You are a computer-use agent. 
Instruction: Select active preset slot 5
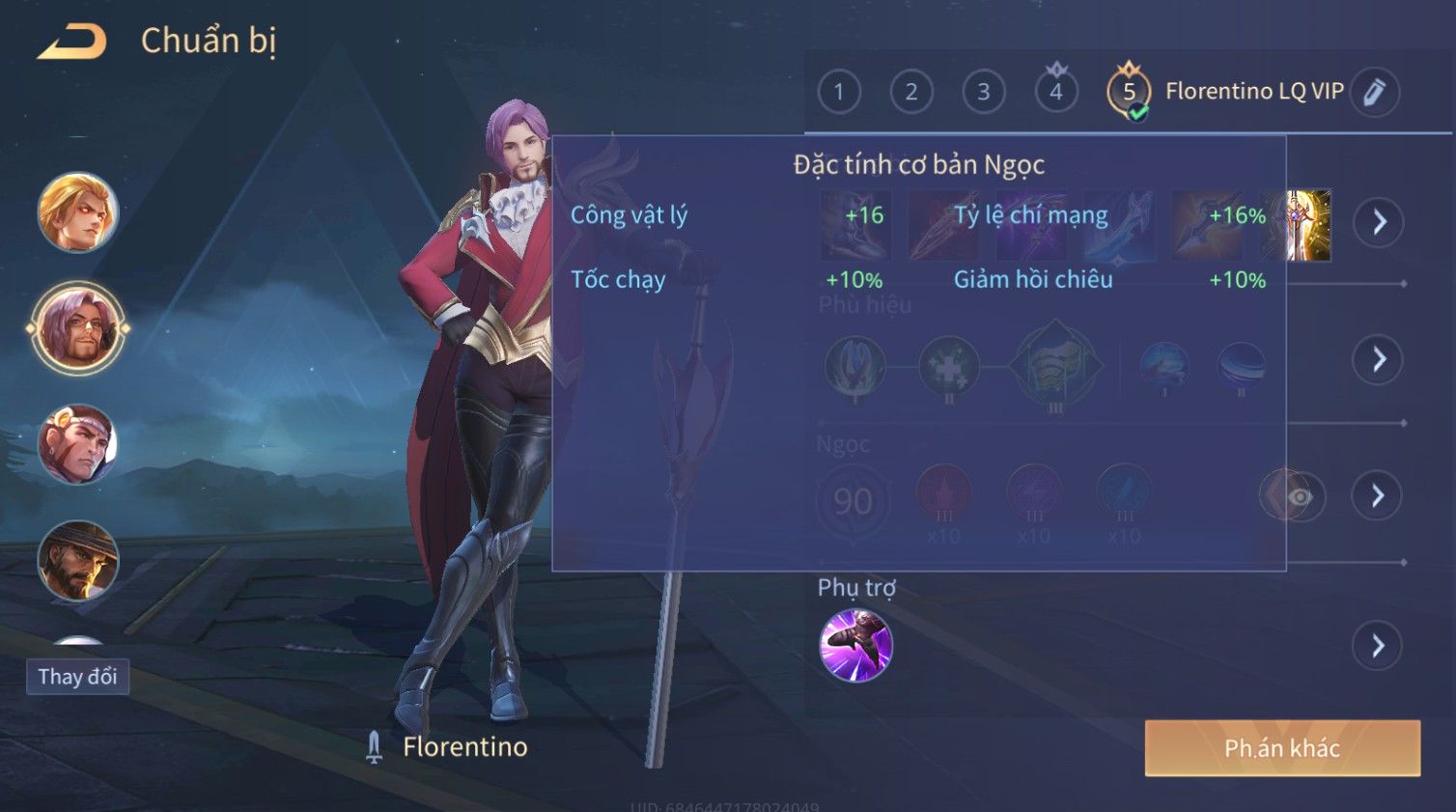point(1128,92)
